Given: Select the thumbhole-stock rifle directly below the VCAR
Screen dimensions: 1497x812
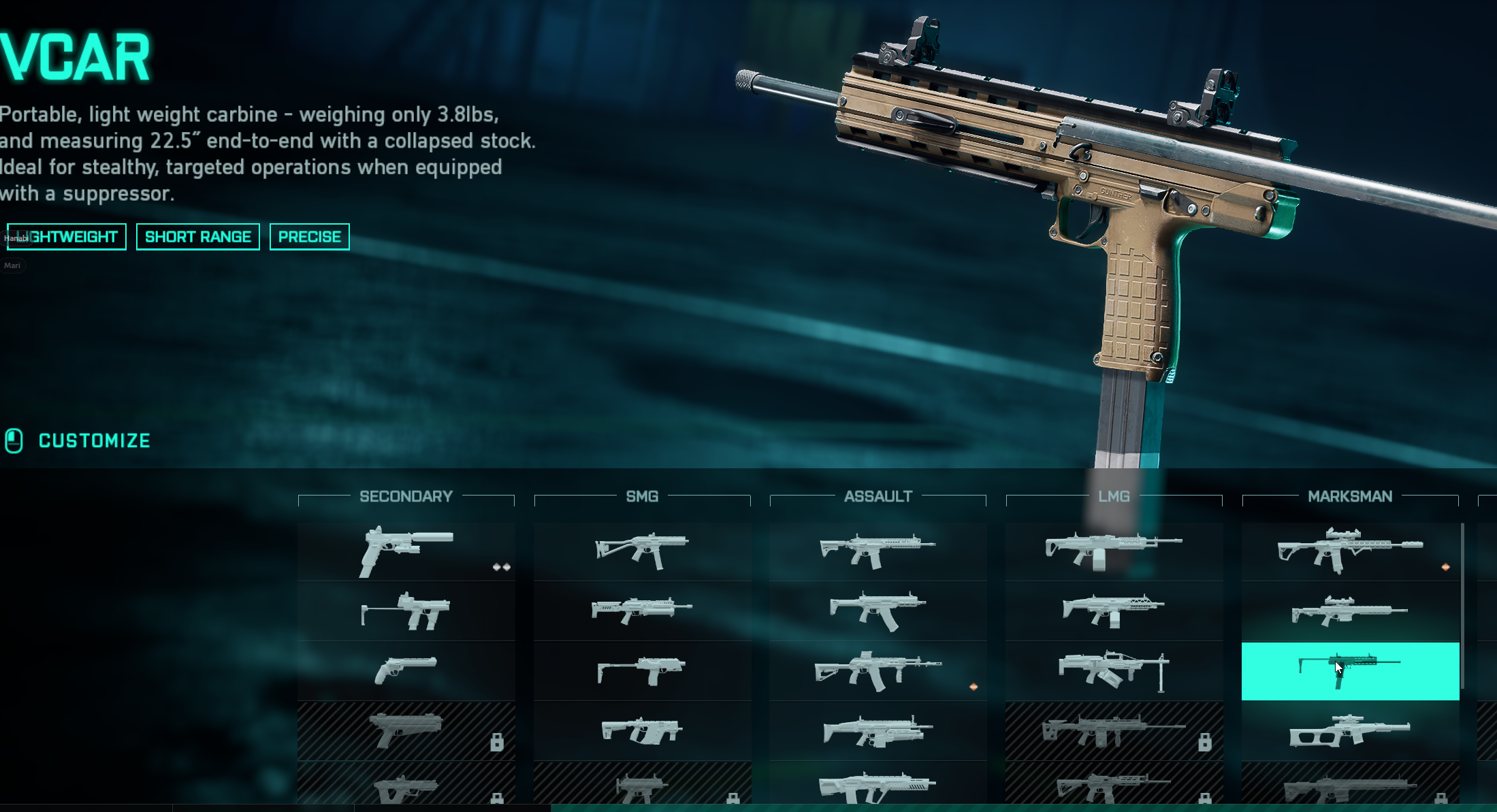Looking at the screenshot, I should click(1350, 730).
